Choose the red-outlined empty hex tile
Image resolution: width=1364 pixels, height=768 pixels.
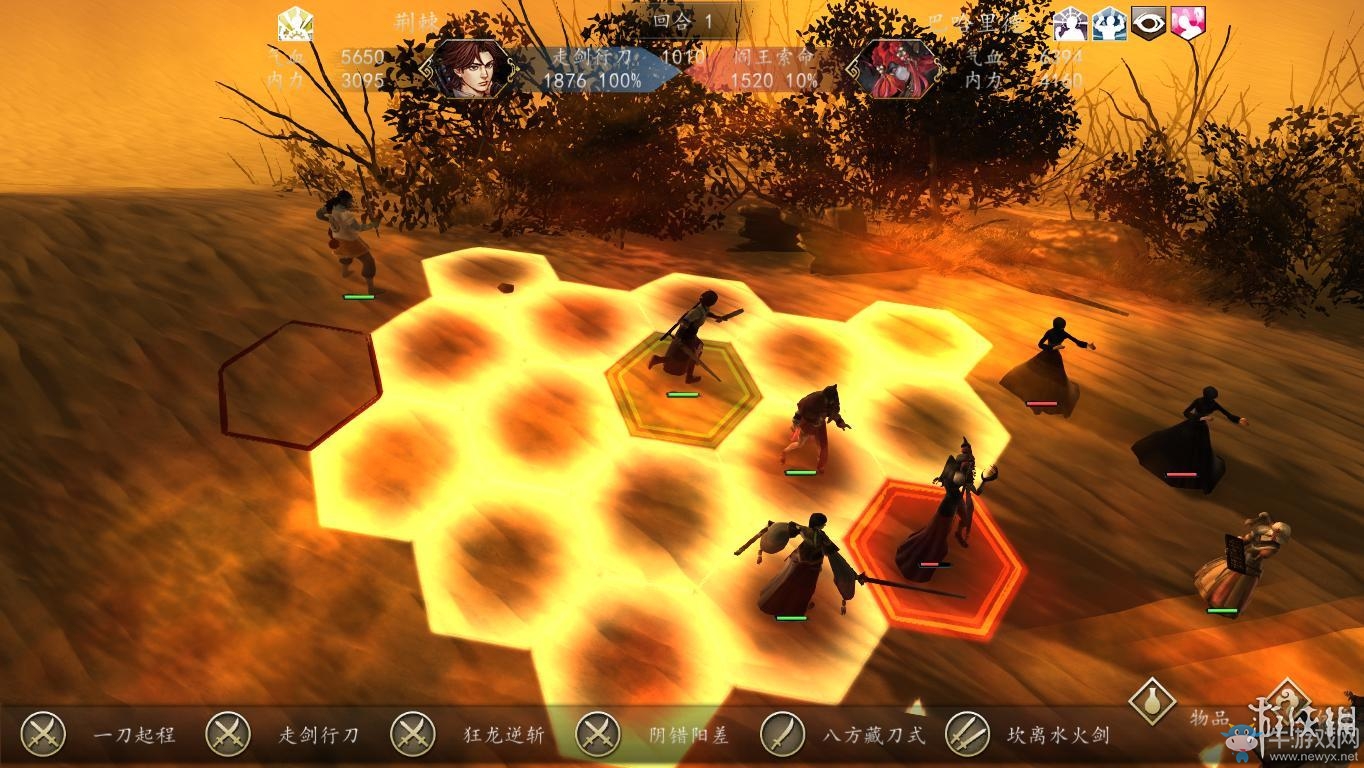[x=300, y=383]
